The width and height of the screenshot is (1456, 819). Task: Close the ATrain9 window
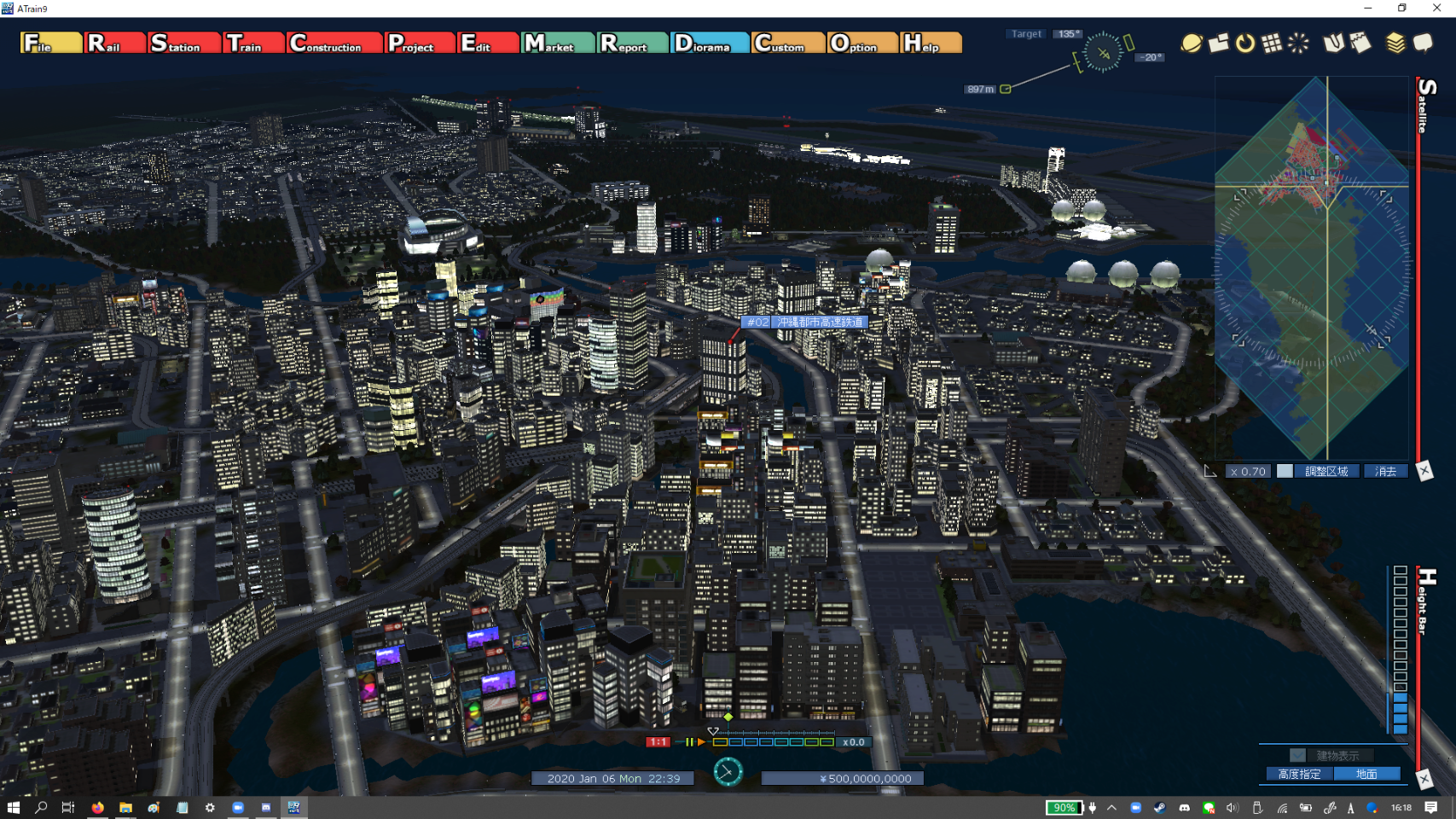(x=1436, y=8)
